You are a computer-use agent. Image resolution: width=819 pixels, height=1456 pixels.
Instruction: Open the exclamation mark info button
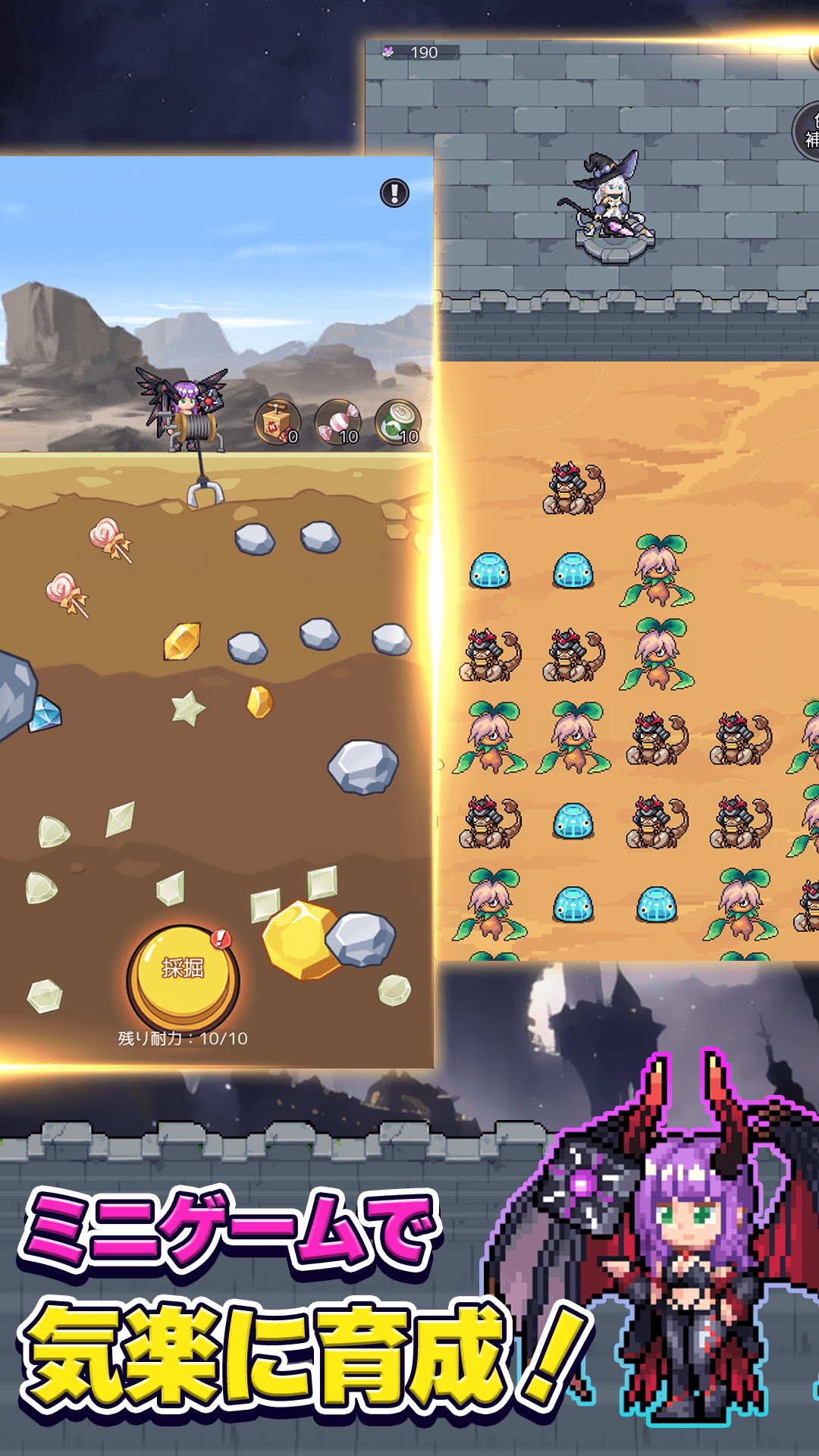tap(394, 193)
